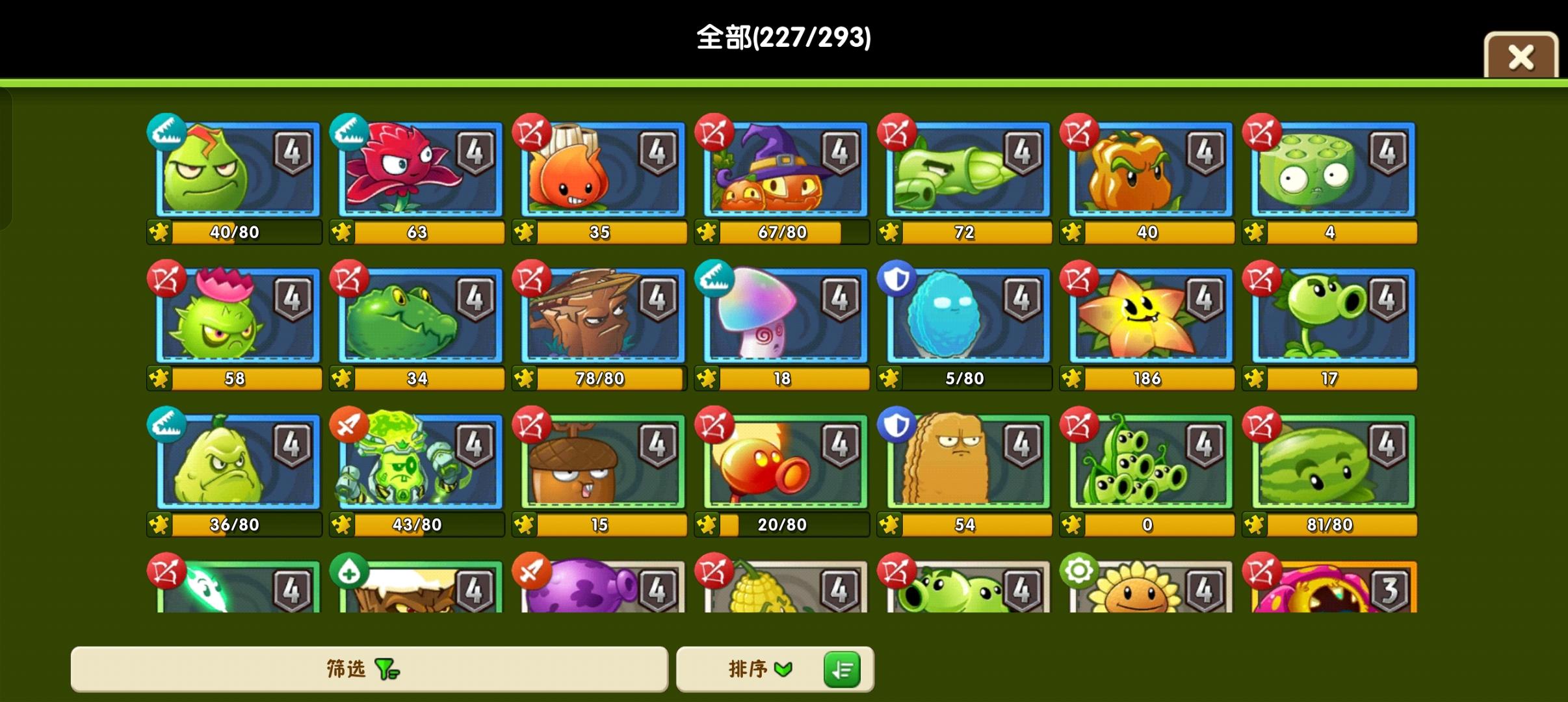Click the shield icon on the tall wall-nut card
The image size is (1568, 702).
coord(896,426)
